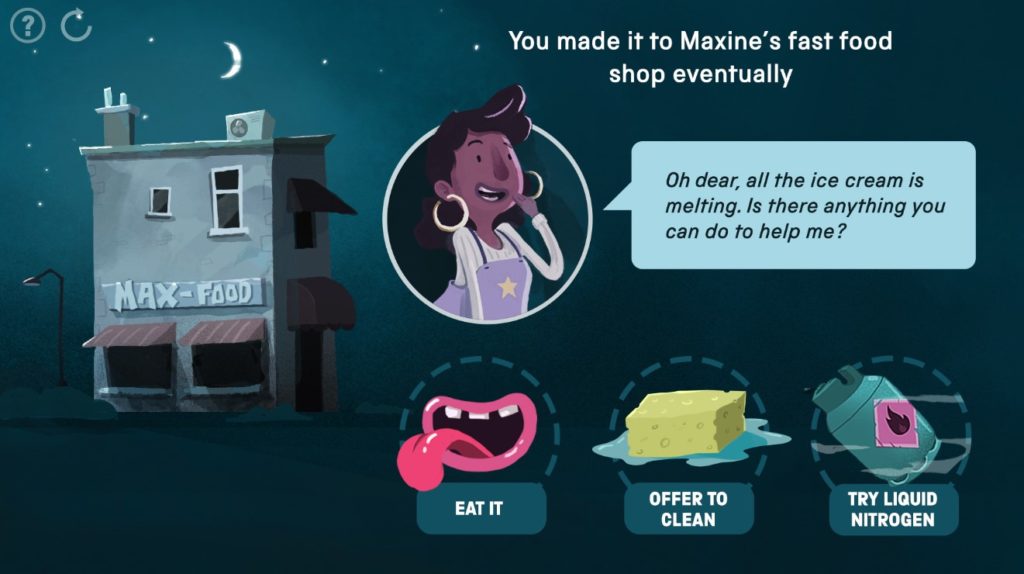Pick the Try Liquid Nitrogen option
Viewport: 1024px width, 574px height.
click(x=883, y=509)
